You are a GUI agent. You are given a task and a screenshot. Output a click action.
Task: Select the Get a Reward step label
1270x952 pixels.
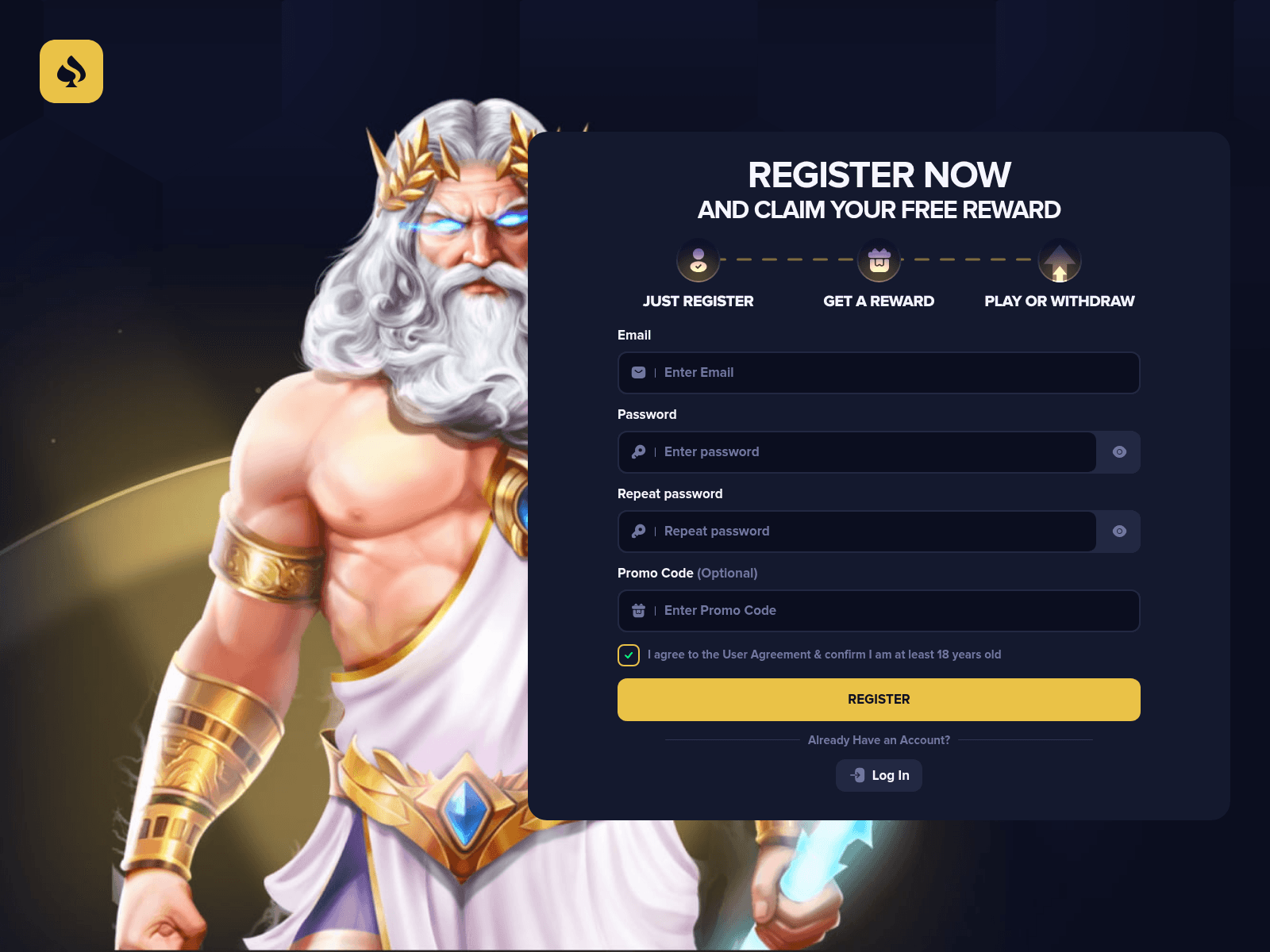878,301
